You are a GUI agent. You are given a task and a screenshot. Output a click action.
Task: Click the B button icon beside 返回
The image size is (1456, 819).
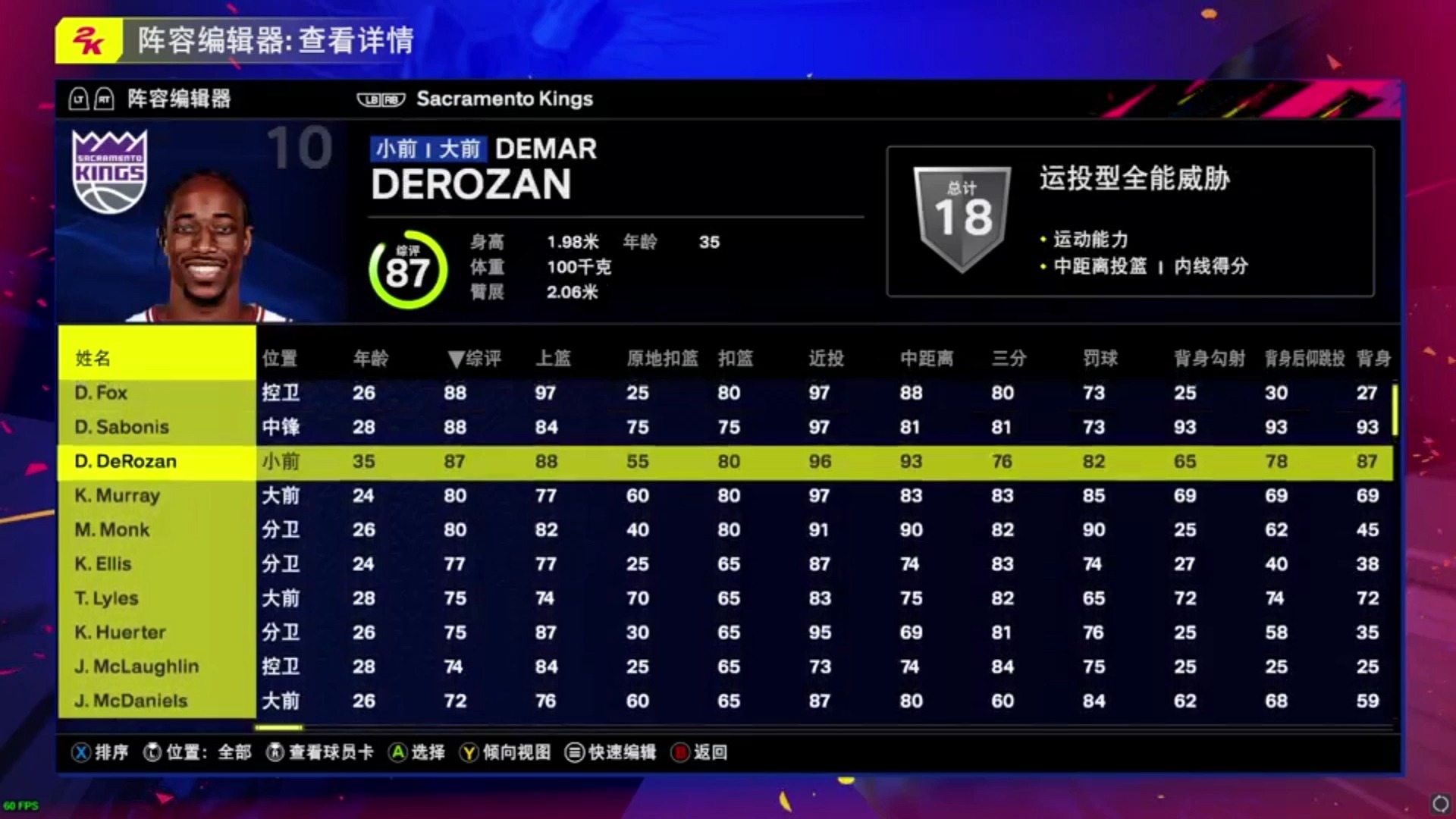(x=679, y=753)
